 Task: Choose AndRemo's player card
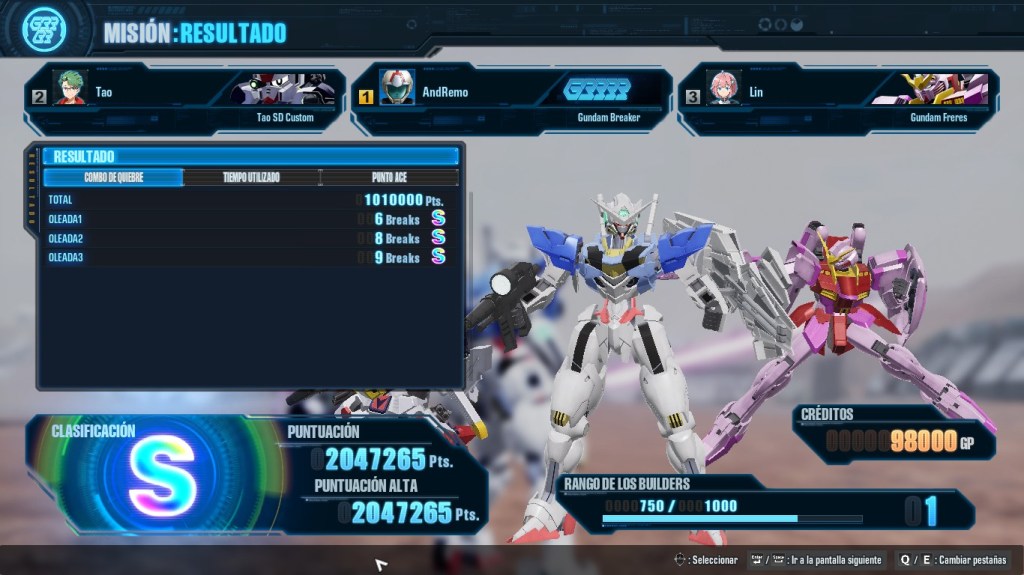coord(512,99)
